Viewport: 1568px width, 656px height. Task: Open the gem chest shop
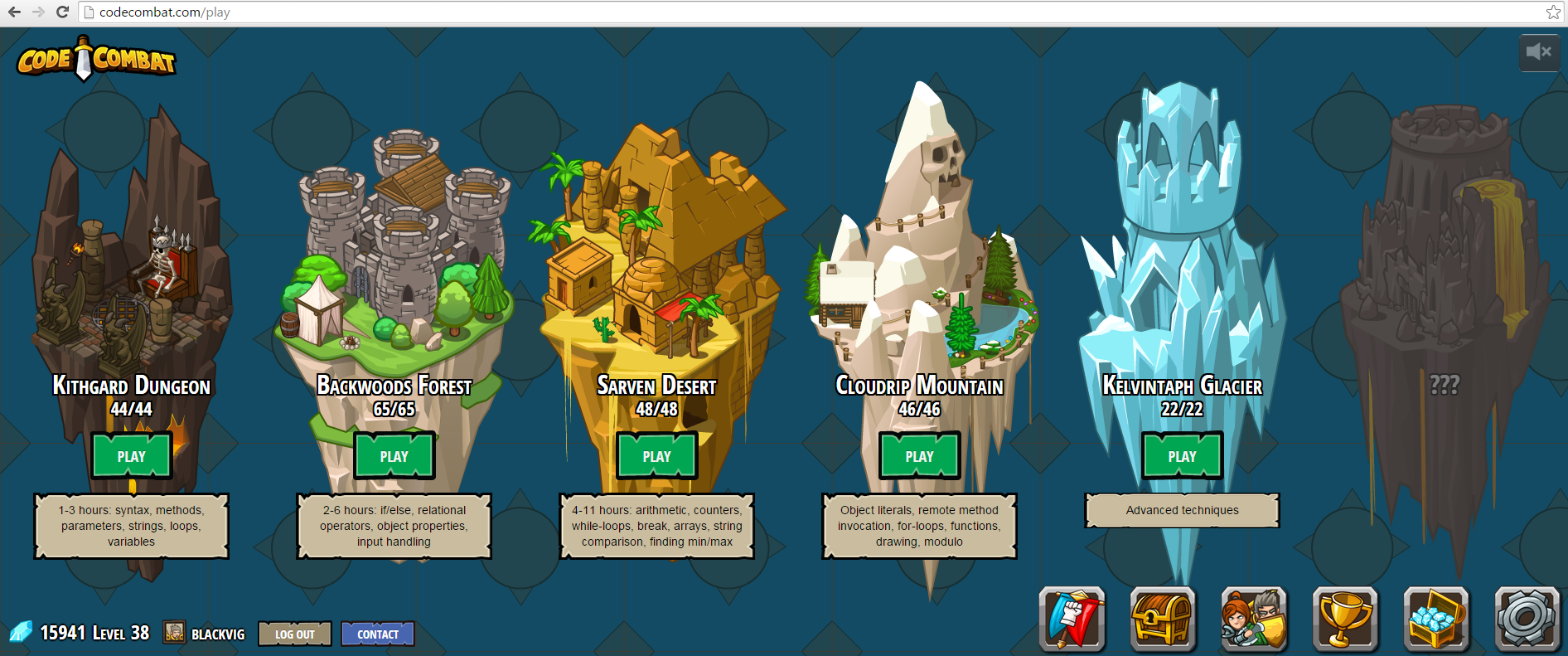point(1436,619)
